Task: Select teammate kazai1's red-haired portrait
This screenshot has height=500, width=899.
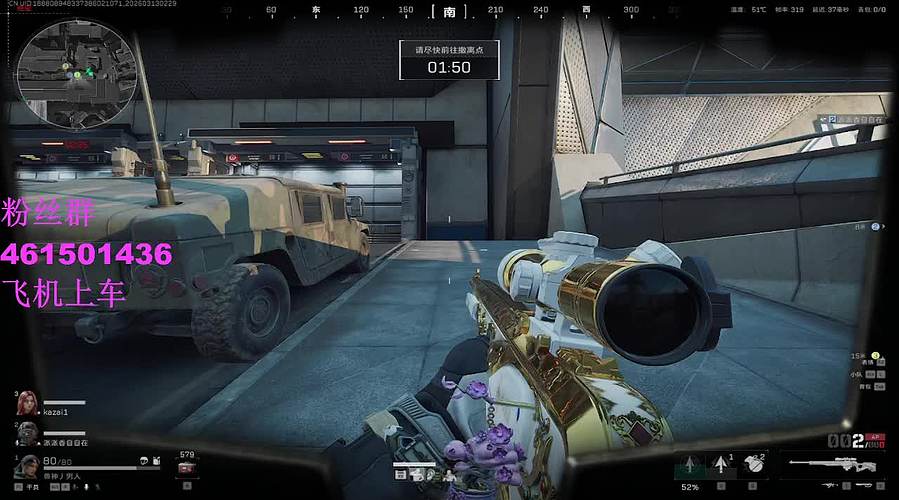Action: click(x=26, y=403)
